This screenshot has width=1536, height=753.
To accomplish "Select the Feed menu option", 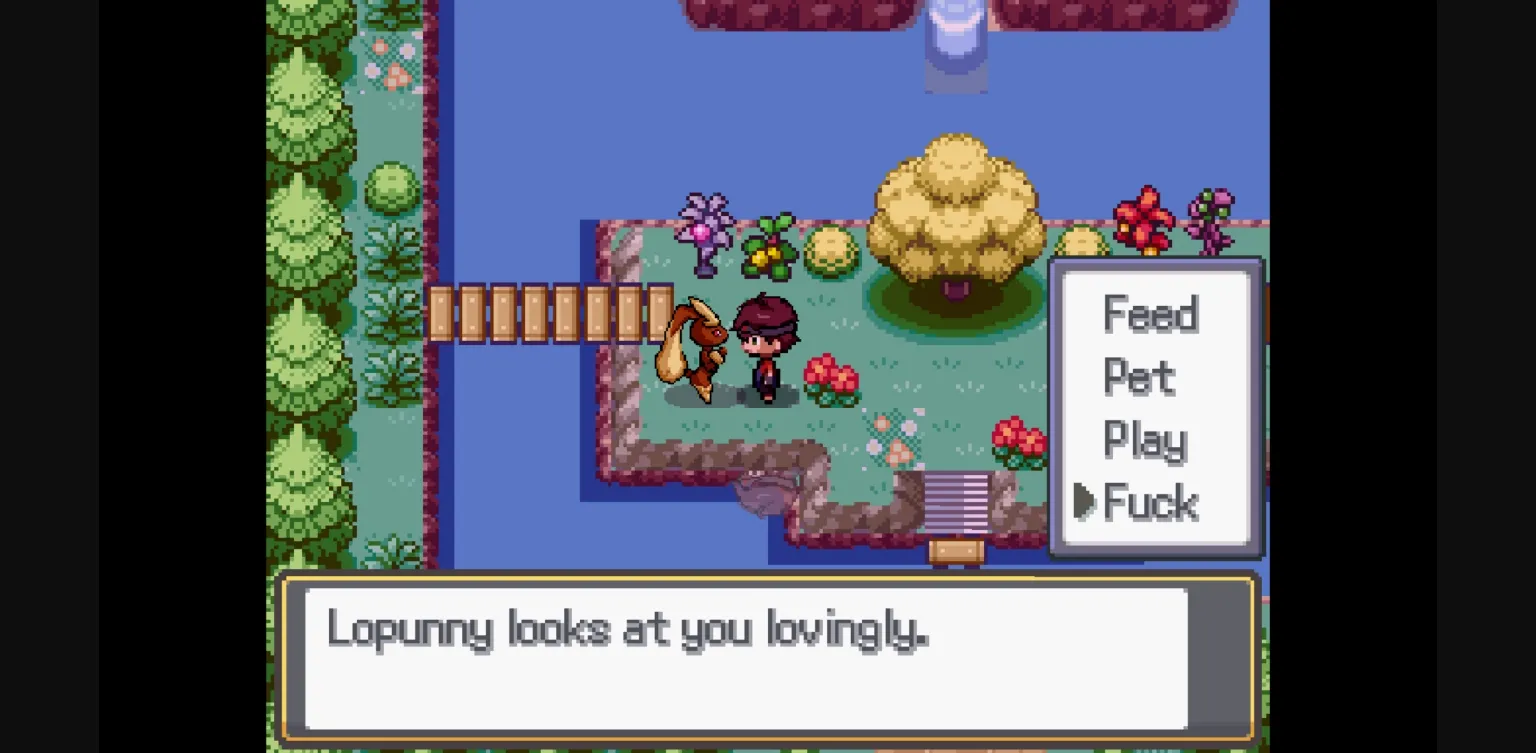I will [x=1150, y=315].
